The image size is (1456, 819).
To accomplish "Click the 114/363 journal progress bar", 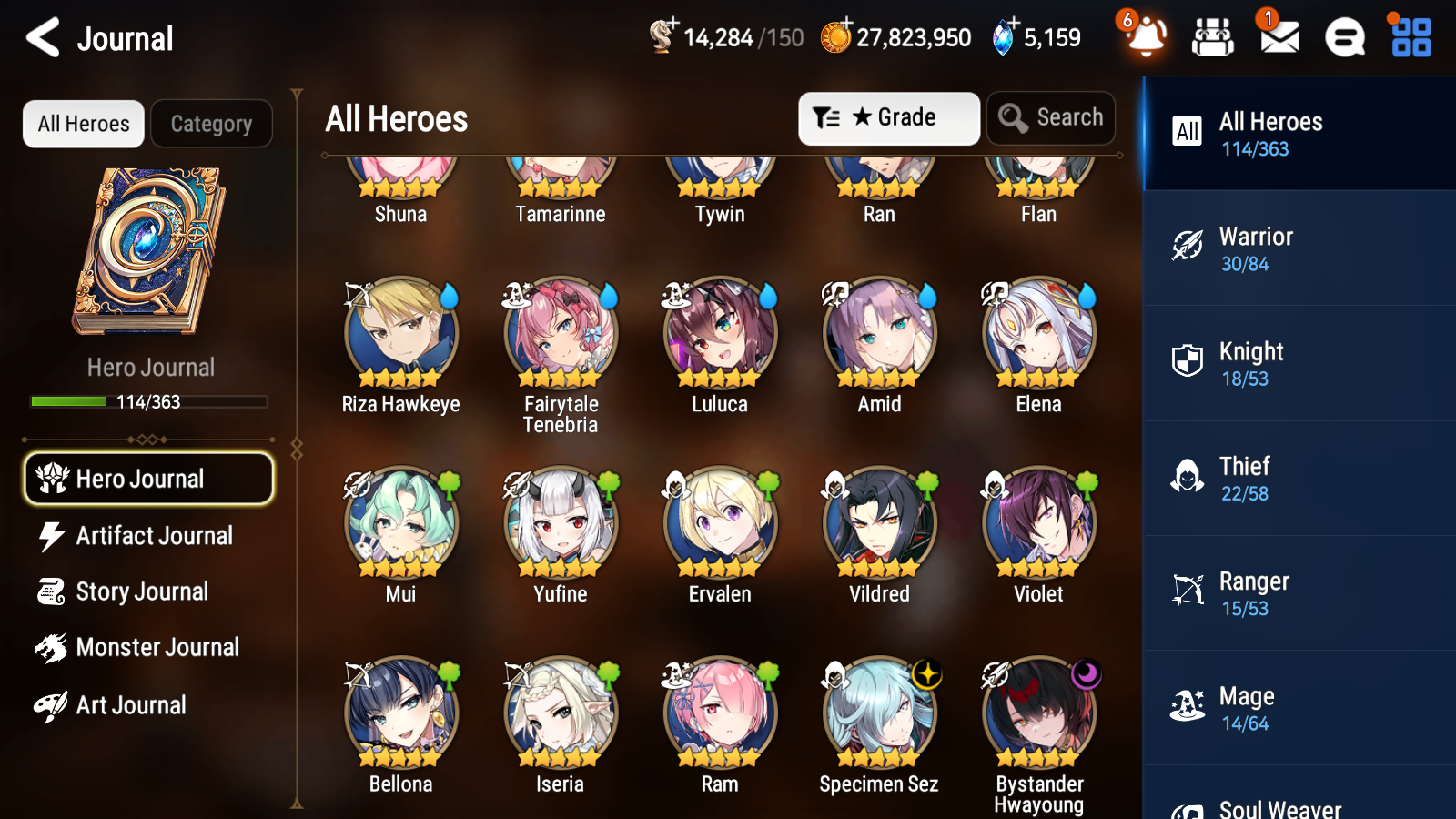I will 148,401.
